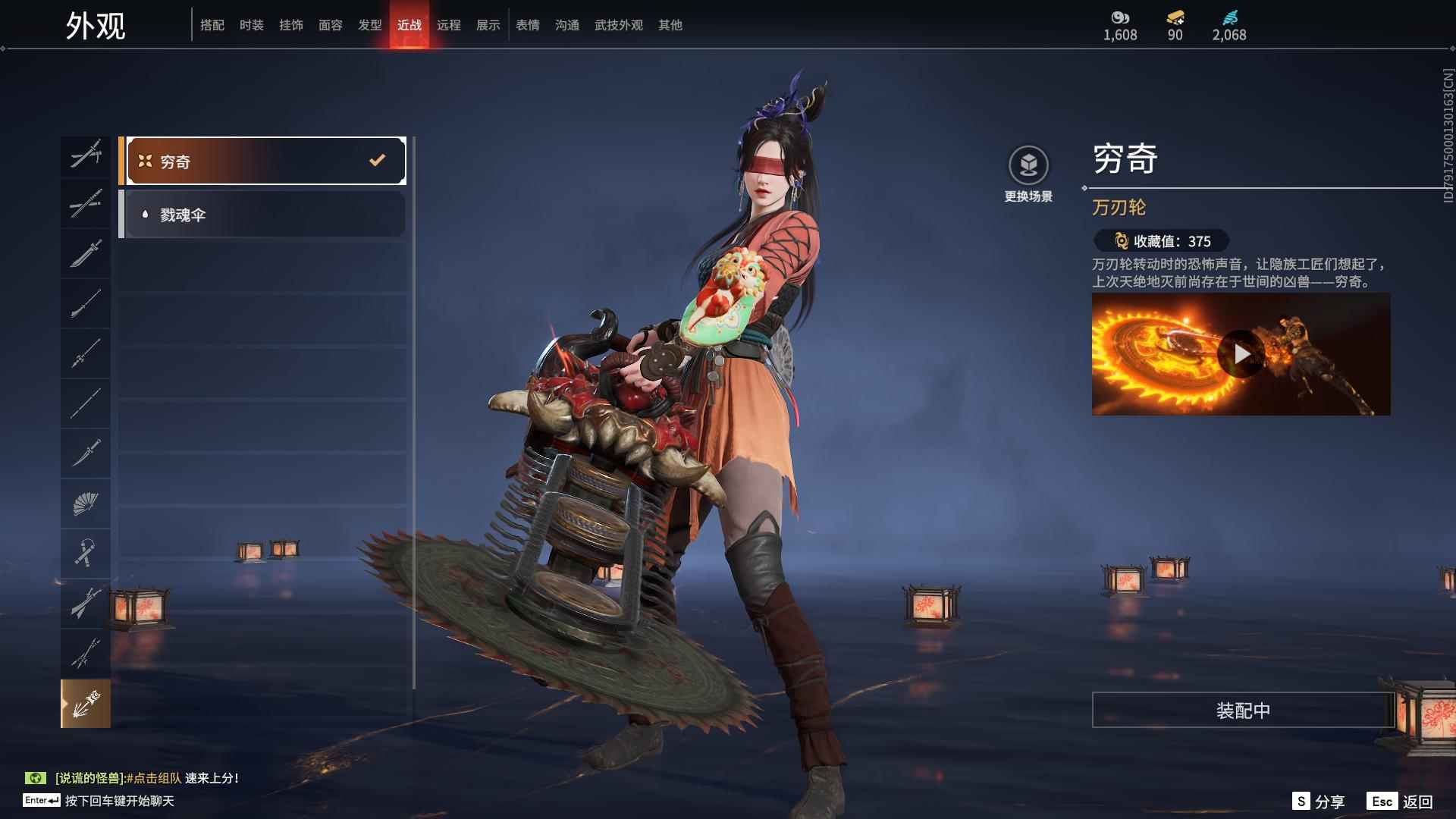This screenshot has width=1456, height=819.
Task: Click 返回 to go back
Action: (1401, 802)
